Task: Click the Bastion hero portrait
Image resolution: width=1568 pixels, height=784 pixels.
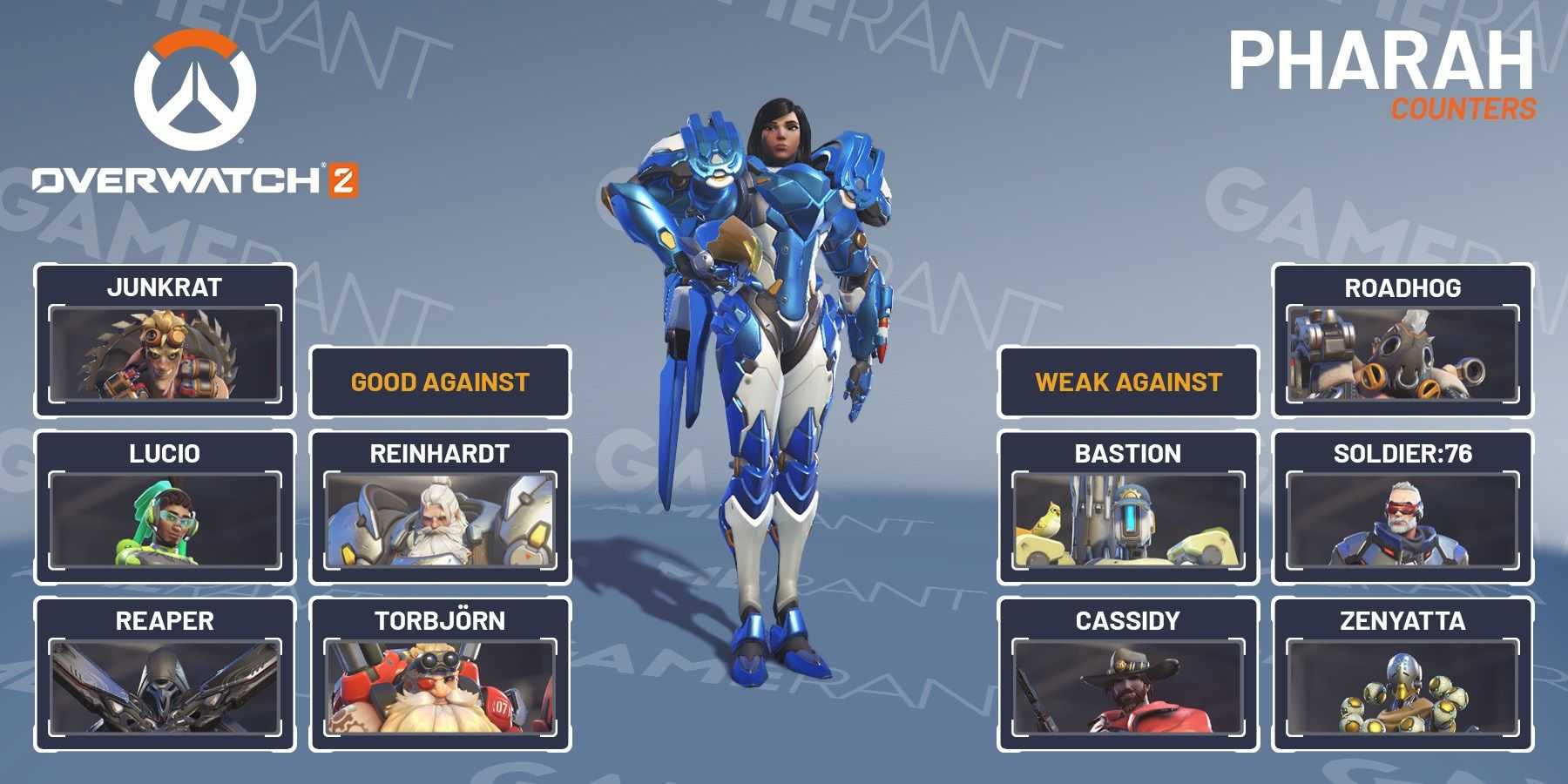Action: pyautogui.click(x=1128, y=520)
